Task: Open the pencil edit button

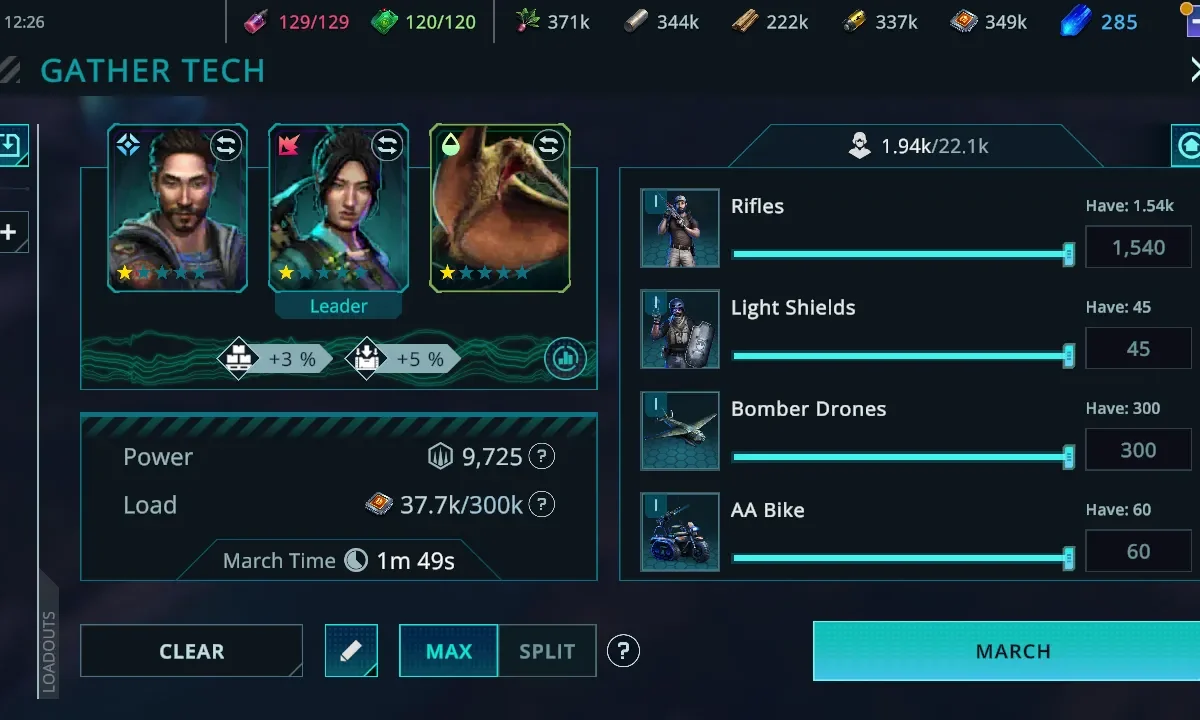Action: [351, 651]
